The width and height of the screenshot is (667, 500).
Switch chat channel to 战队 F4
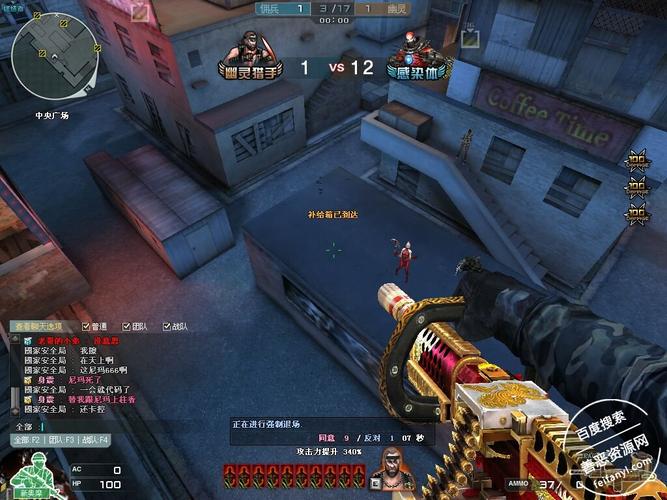tap(96, 440)
